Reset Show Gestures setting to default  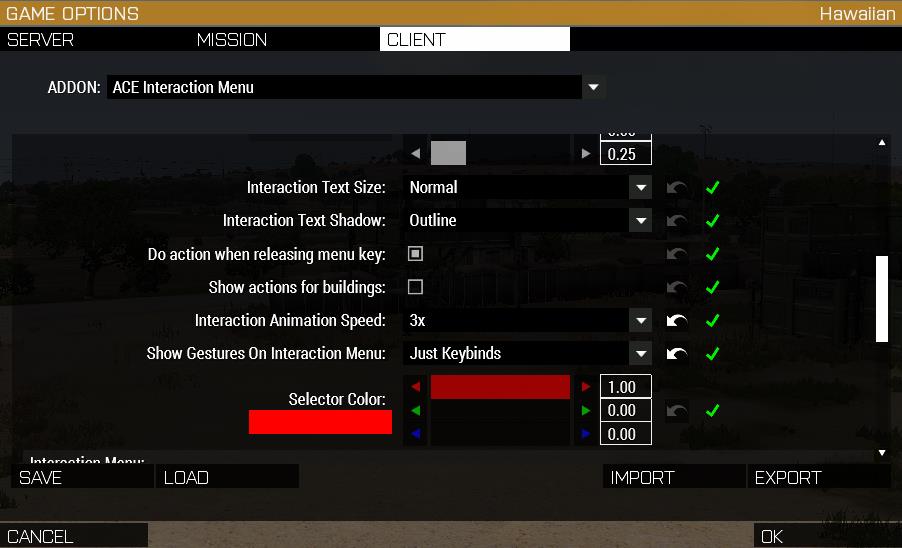point(677,353)
